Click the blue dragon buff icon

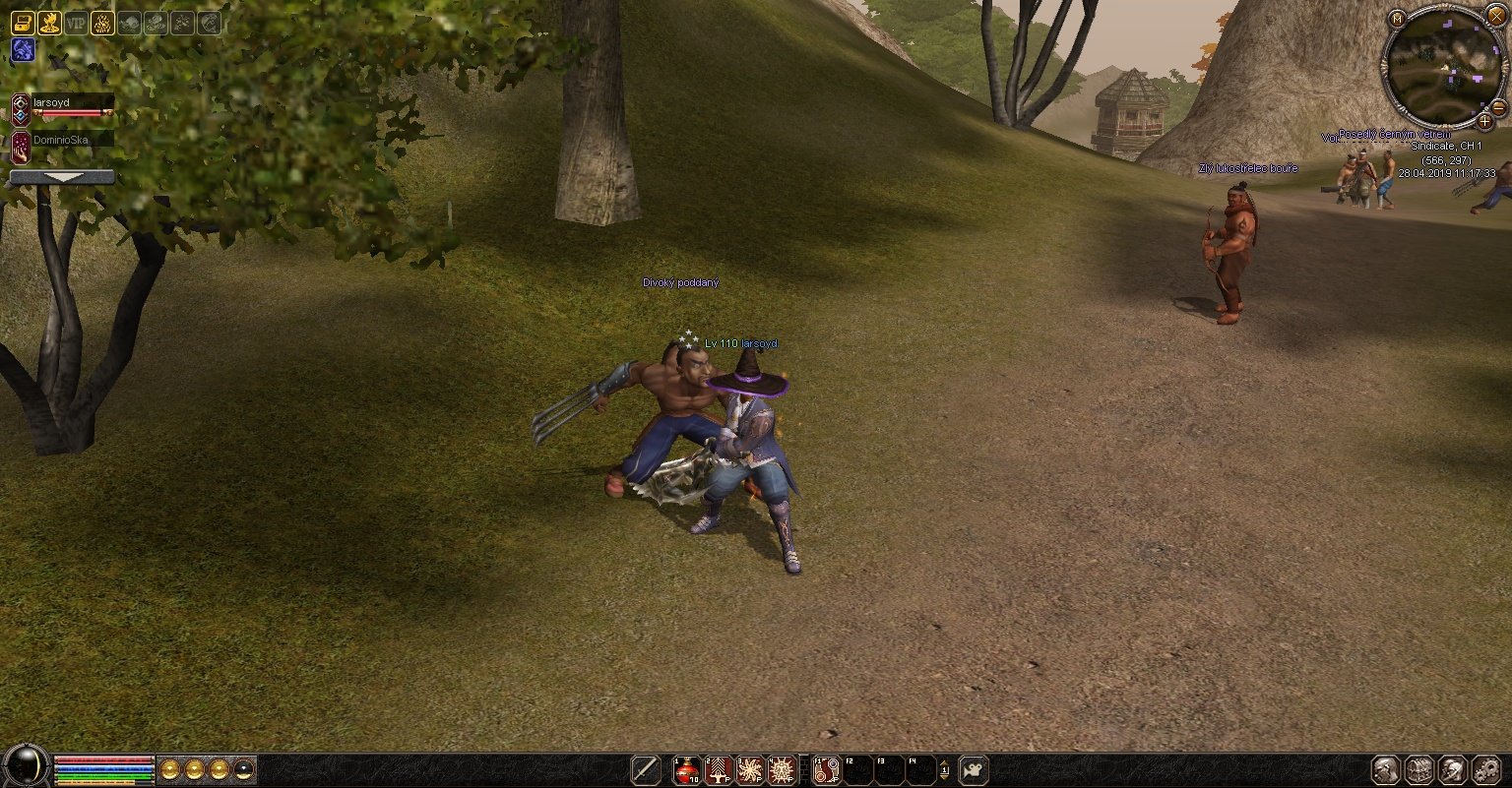[x=22, y=50]
